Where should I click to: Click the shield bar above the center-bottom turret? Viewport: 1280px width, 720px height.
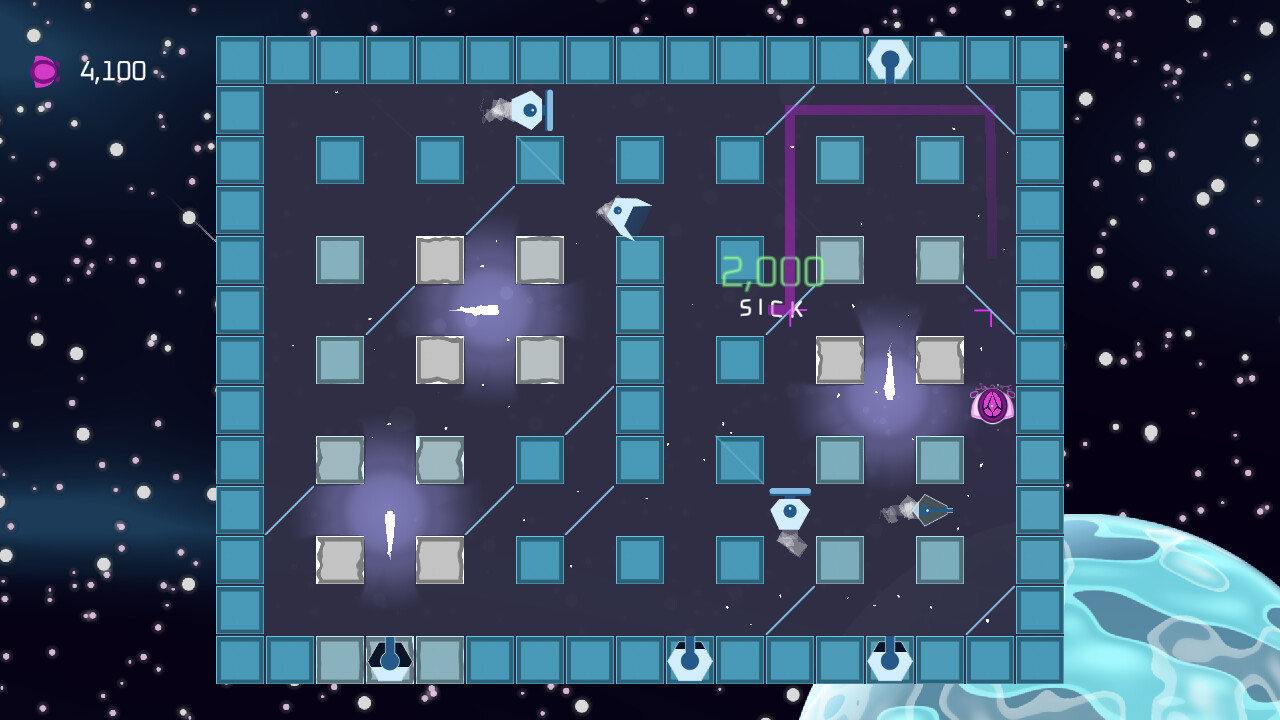click(x=790, y=491)
